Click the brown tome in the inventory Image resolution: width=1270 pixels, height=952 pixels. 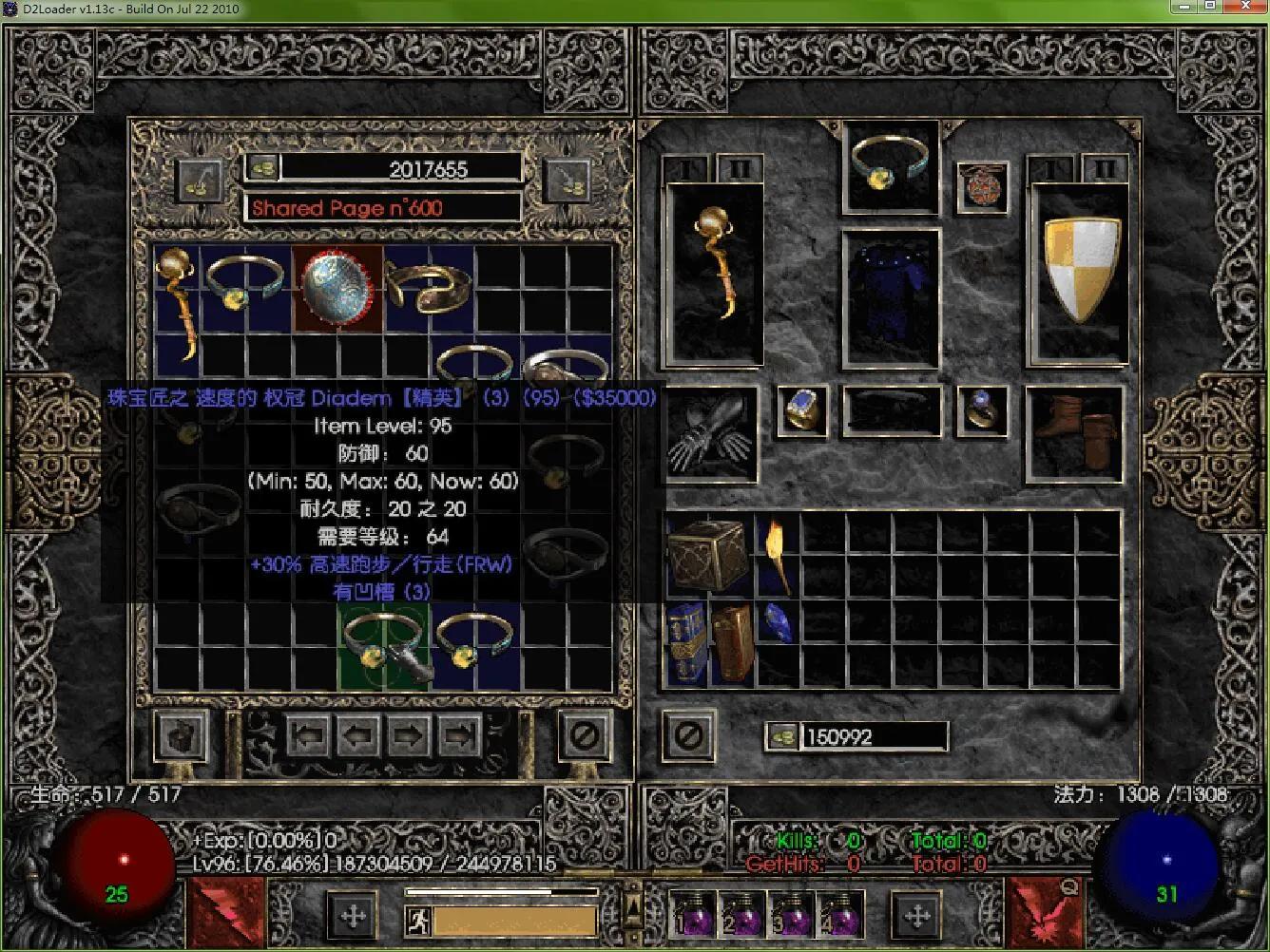(x=732, y=643)
